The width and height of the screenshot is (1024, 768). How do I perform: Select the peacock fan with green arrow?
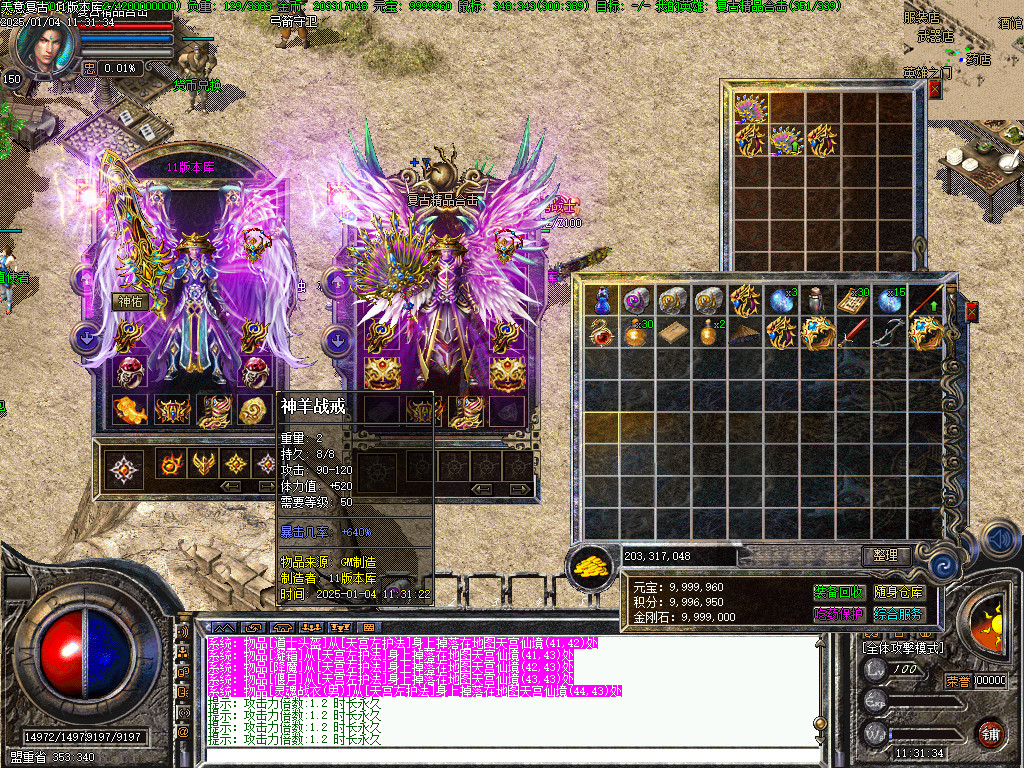(786, 140)
